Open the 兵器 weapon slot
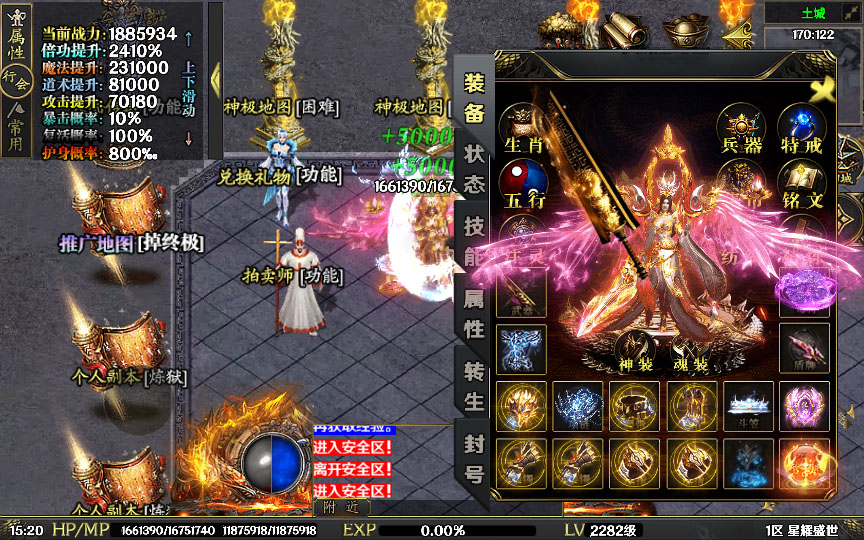The height and width of the screenshot is (540, 864). coord(742,130)
